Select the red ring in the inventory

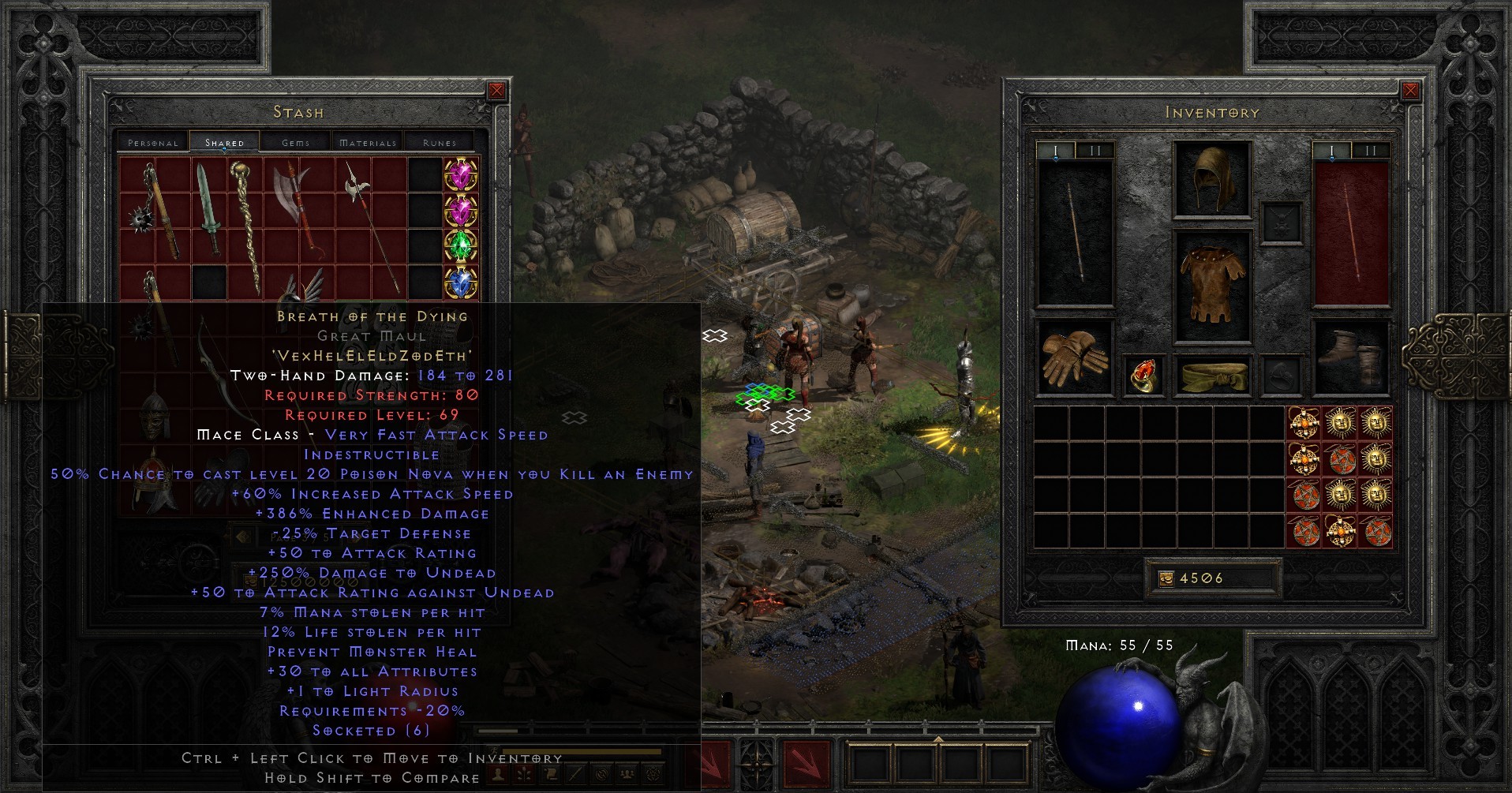pos(1143,376)
